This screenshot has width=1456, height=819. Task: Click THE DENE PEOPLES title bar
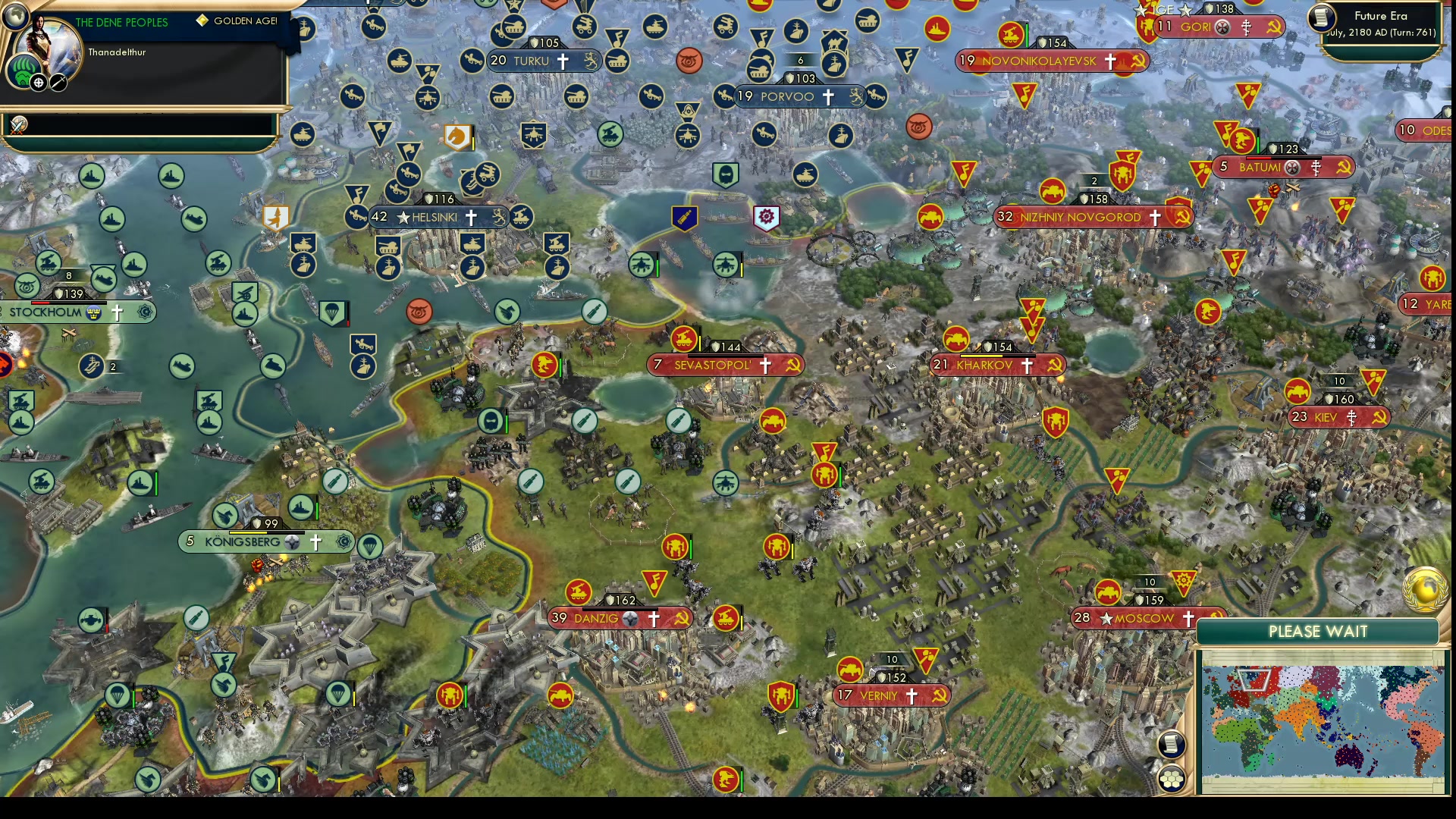[121, 23]
